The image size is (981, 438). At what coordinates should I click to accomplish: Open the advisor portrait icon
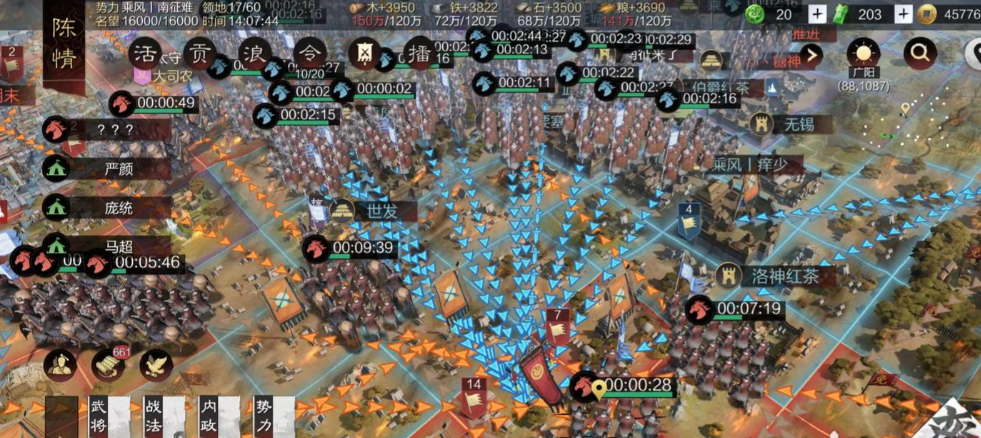(61, 365)
